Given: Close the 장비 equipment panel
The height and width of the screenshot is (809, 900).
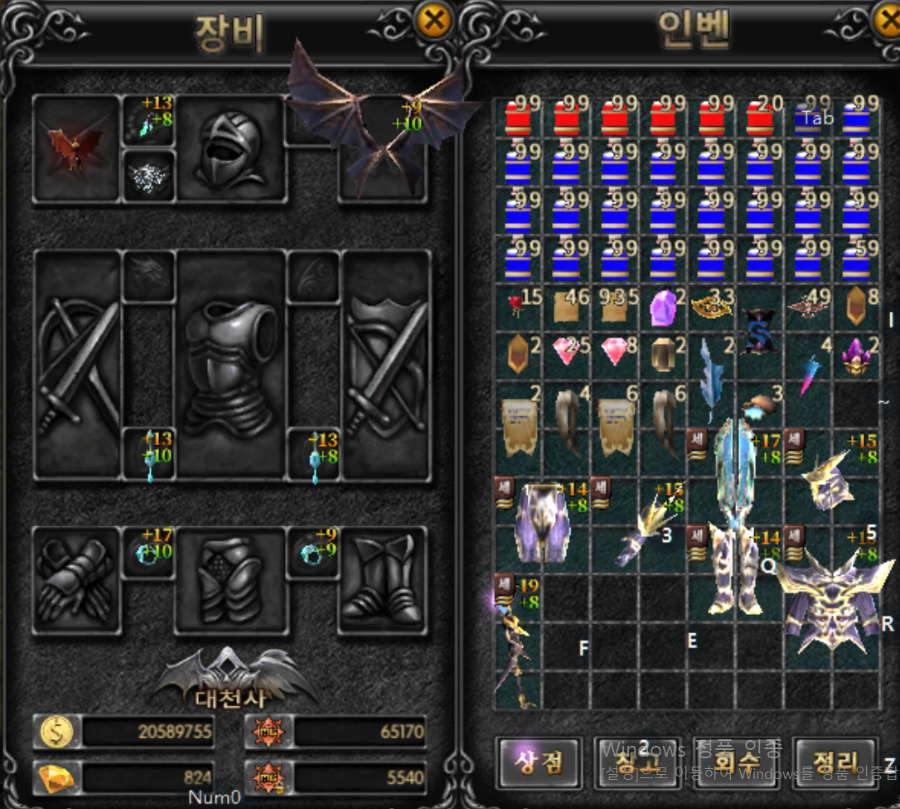Looking at the screenshot, I should coord(432,19).
